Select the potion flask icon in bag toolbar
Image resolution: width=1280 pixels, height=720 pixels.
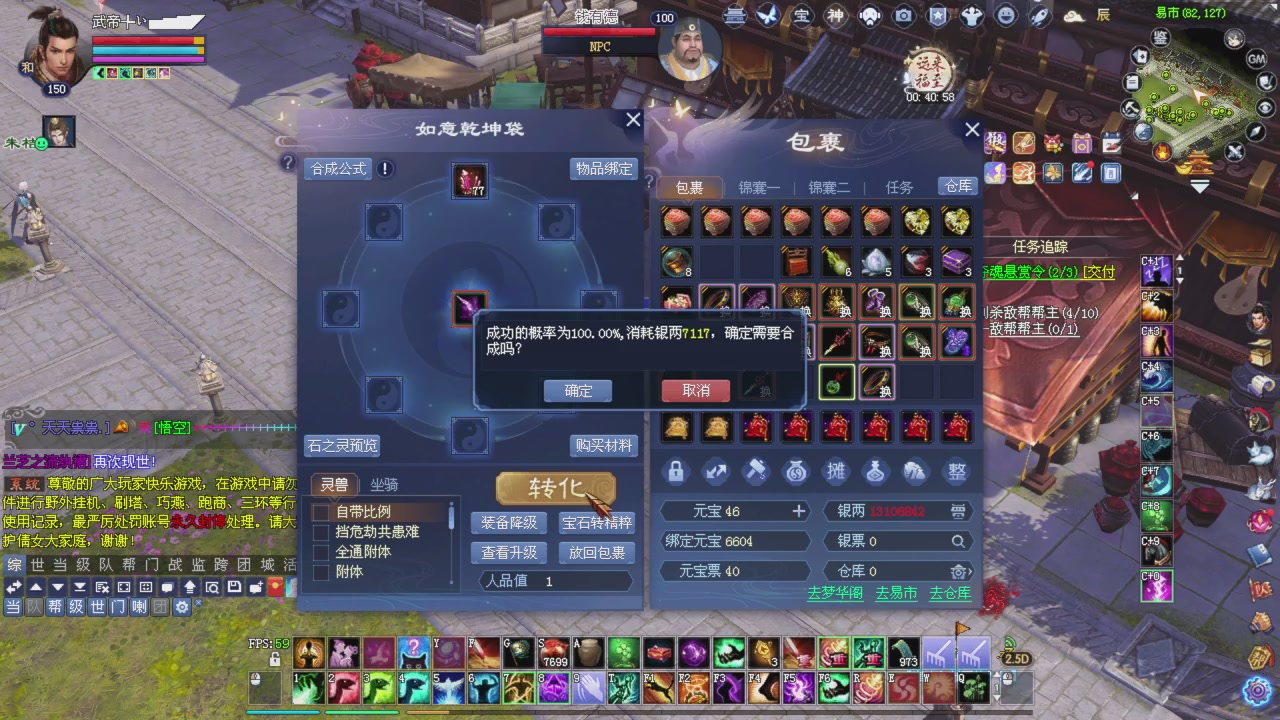pos(876,471)
